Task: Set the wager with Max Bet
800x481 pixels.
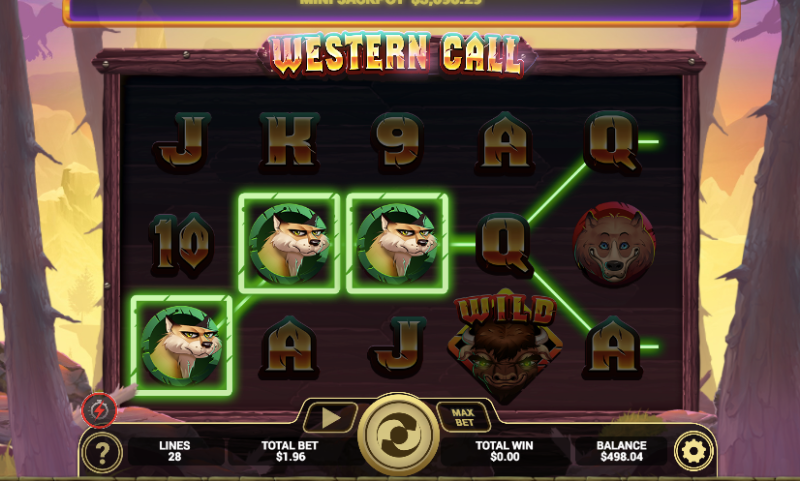Action: coord(461,414)
